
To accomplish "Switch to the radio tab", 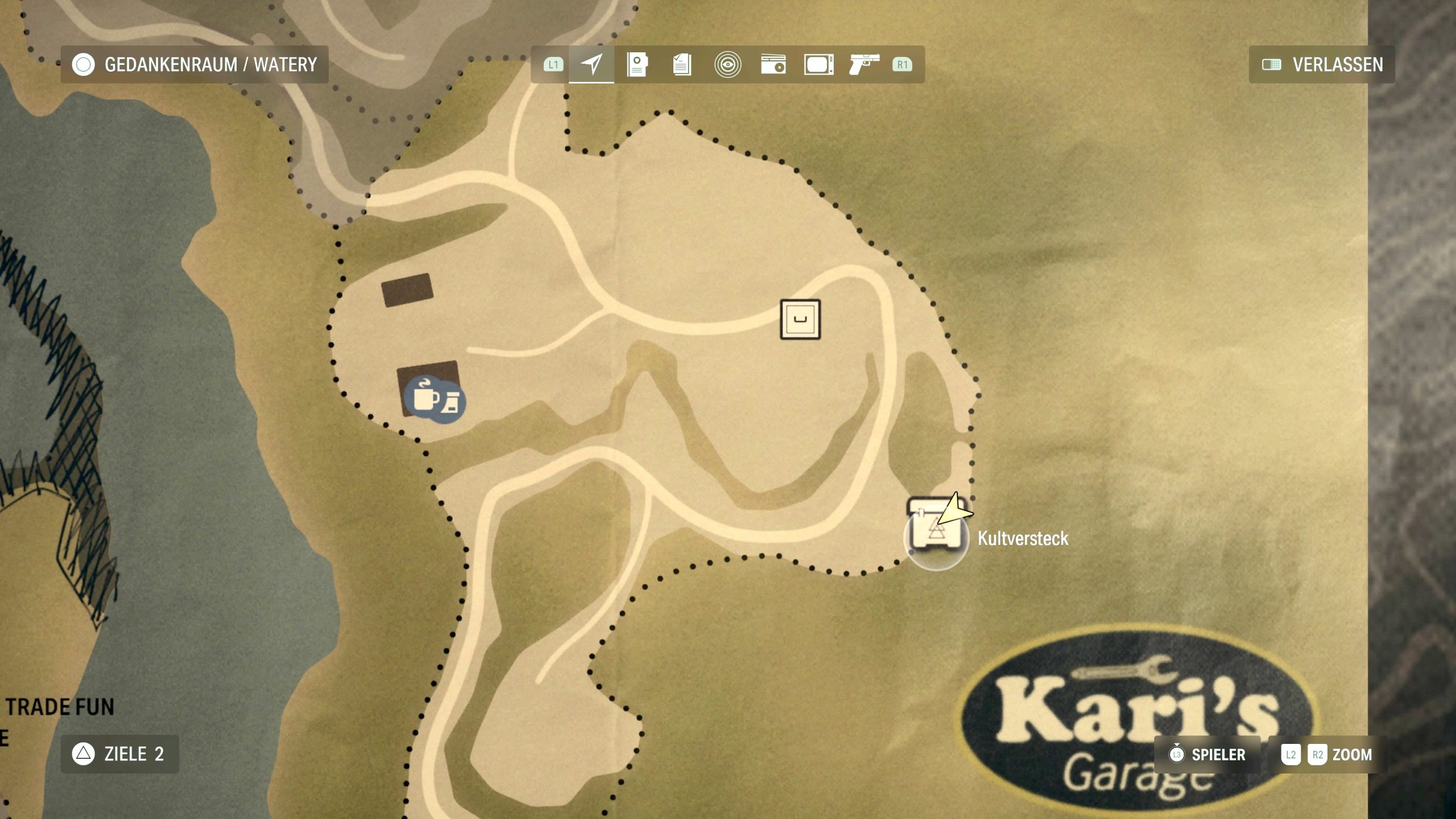I will (x=773, y=64).
